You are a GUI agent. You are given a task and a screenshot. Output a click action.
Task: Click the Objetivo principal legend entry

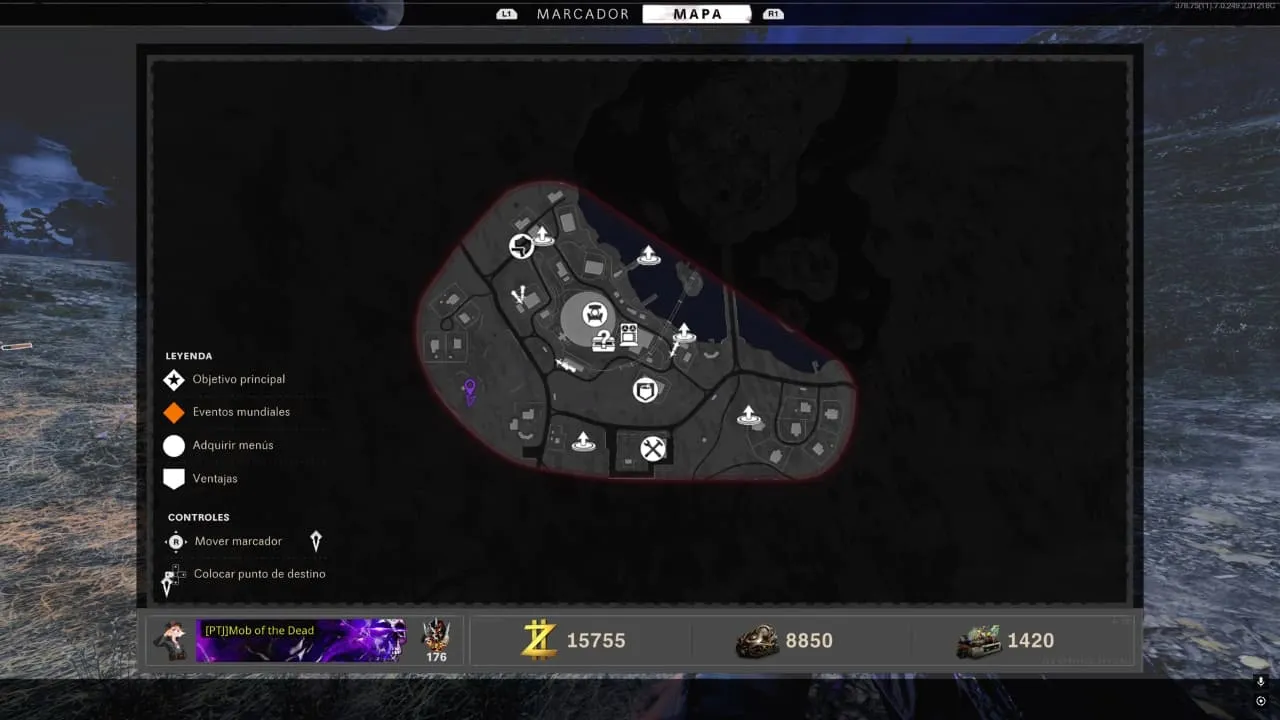tap(238, 380)
